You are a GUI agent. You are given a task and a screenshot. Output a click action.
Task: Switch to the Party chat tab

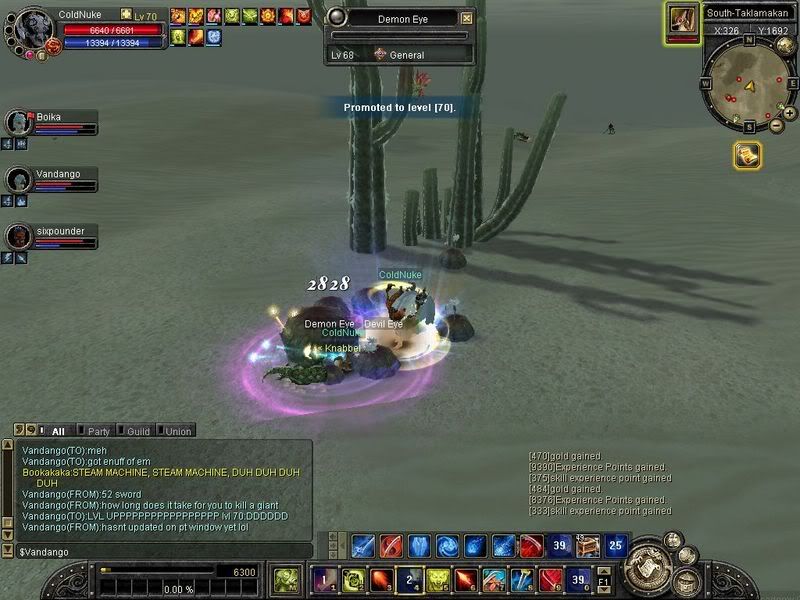pos(97,431)
